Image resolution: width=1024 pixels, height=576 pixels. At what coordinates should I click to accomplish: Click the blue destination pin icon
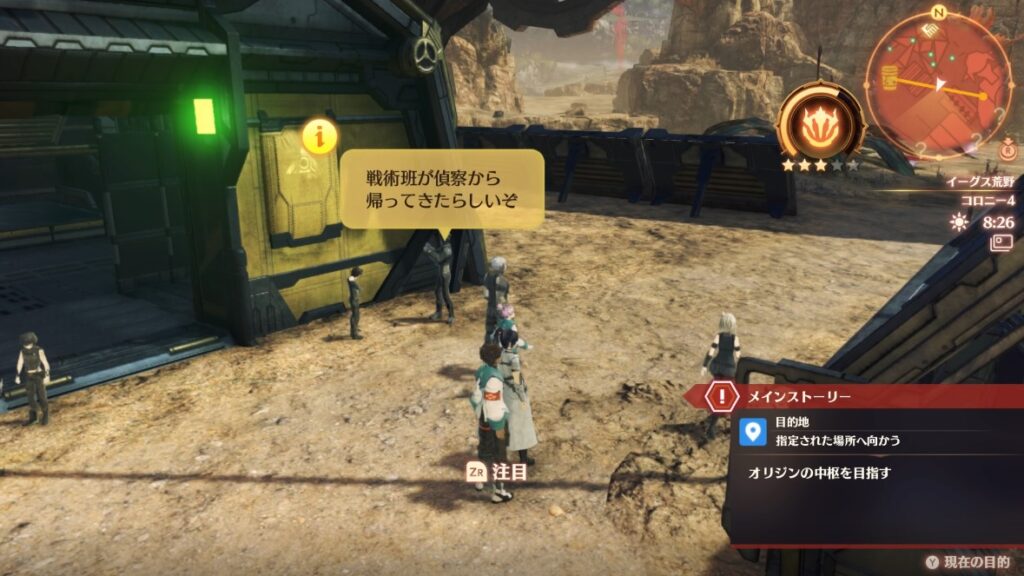(x=756, y=431)
